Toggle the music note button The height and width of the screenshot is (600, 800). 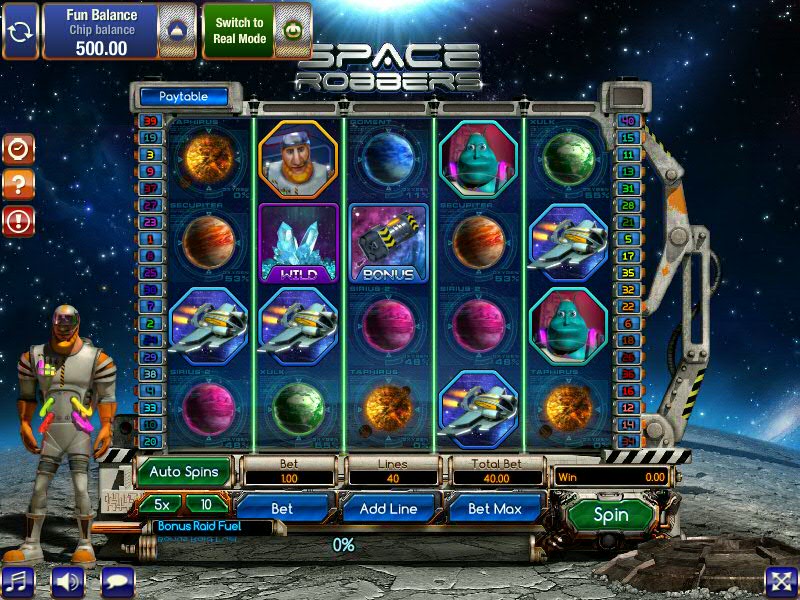coord(18,580)
